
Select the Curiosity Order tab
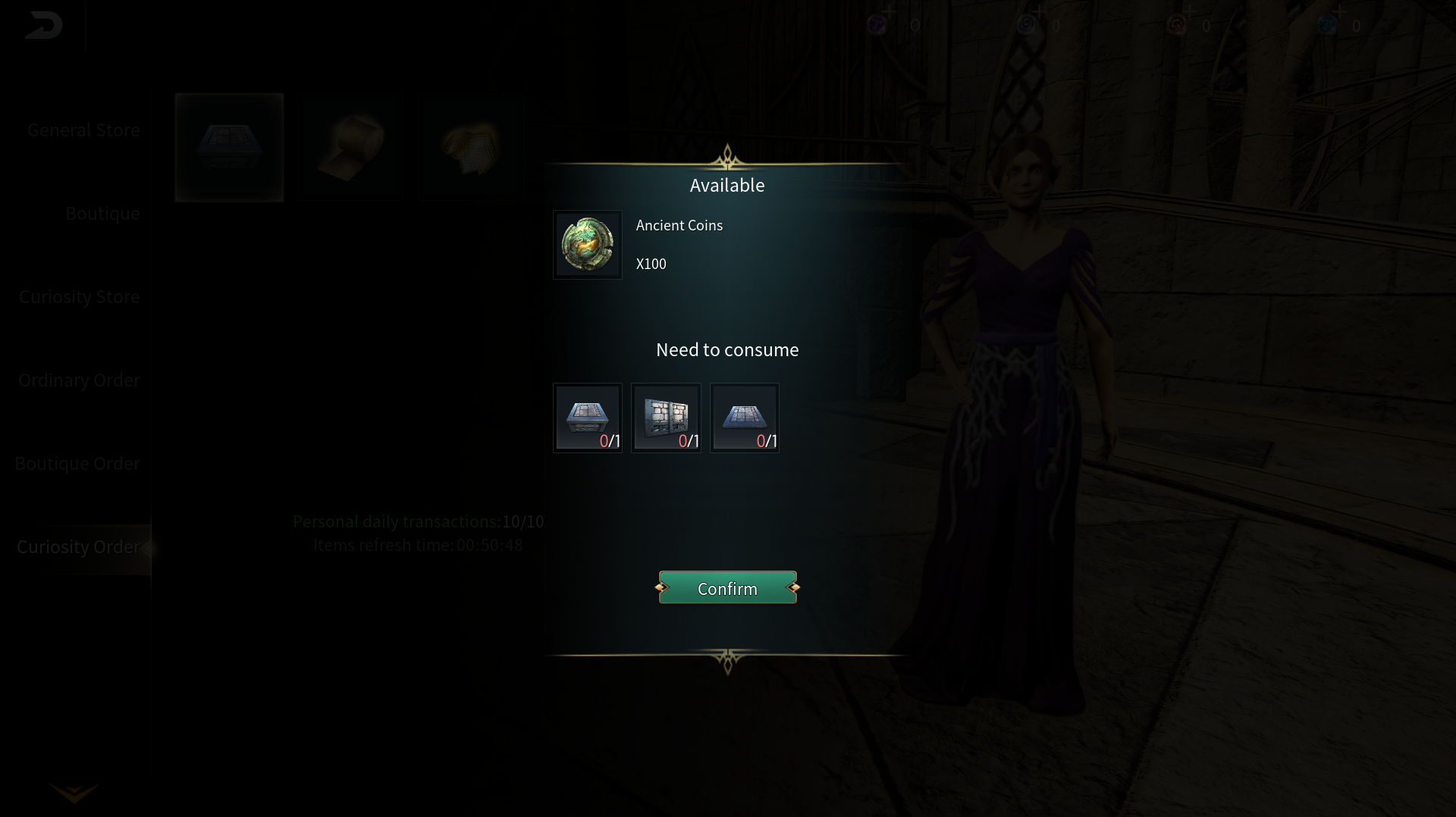[78, 547]
